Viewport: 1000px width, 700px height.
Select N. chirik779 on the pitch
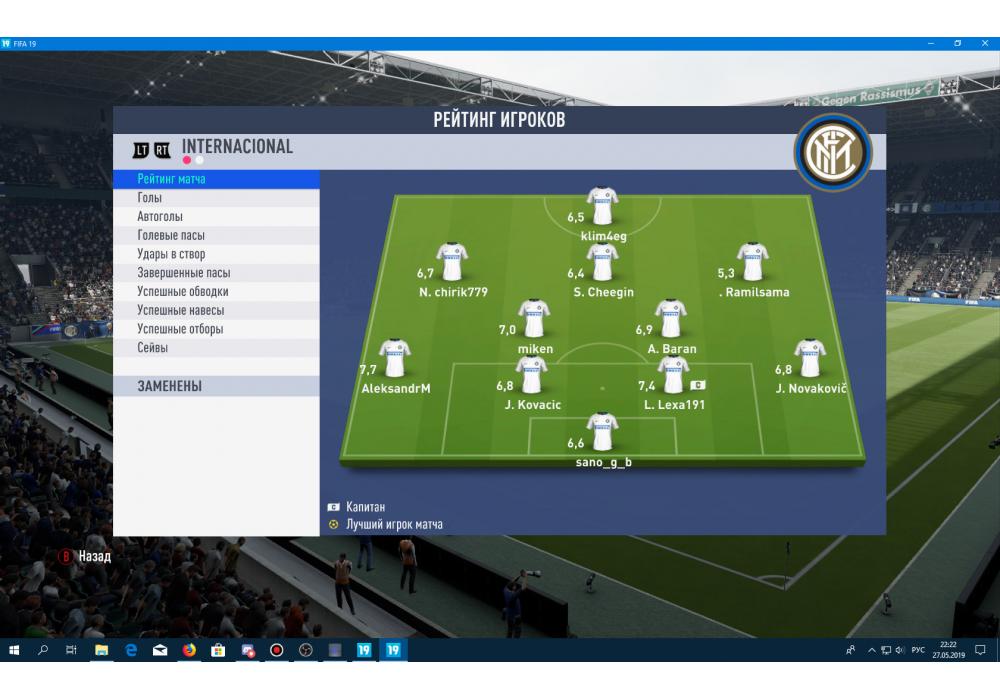[x=453, y=262]
